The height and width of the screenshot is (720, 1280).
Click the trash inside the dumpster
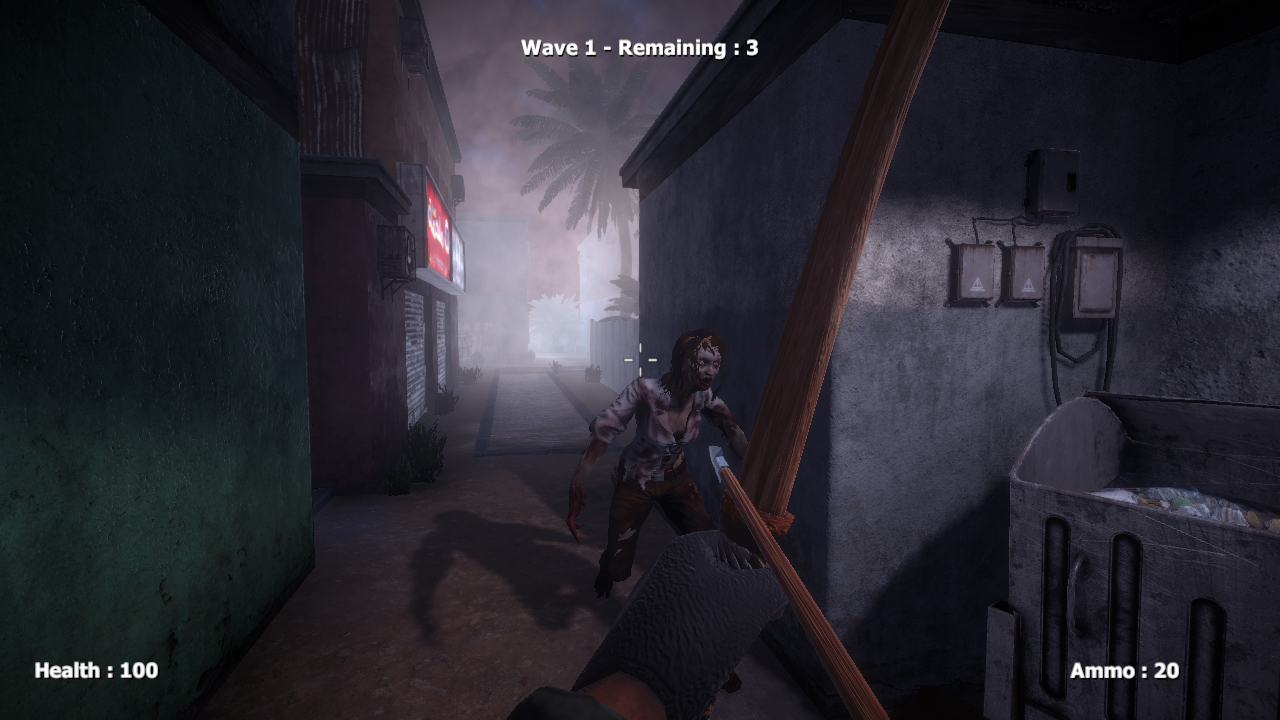[1185, 505]
